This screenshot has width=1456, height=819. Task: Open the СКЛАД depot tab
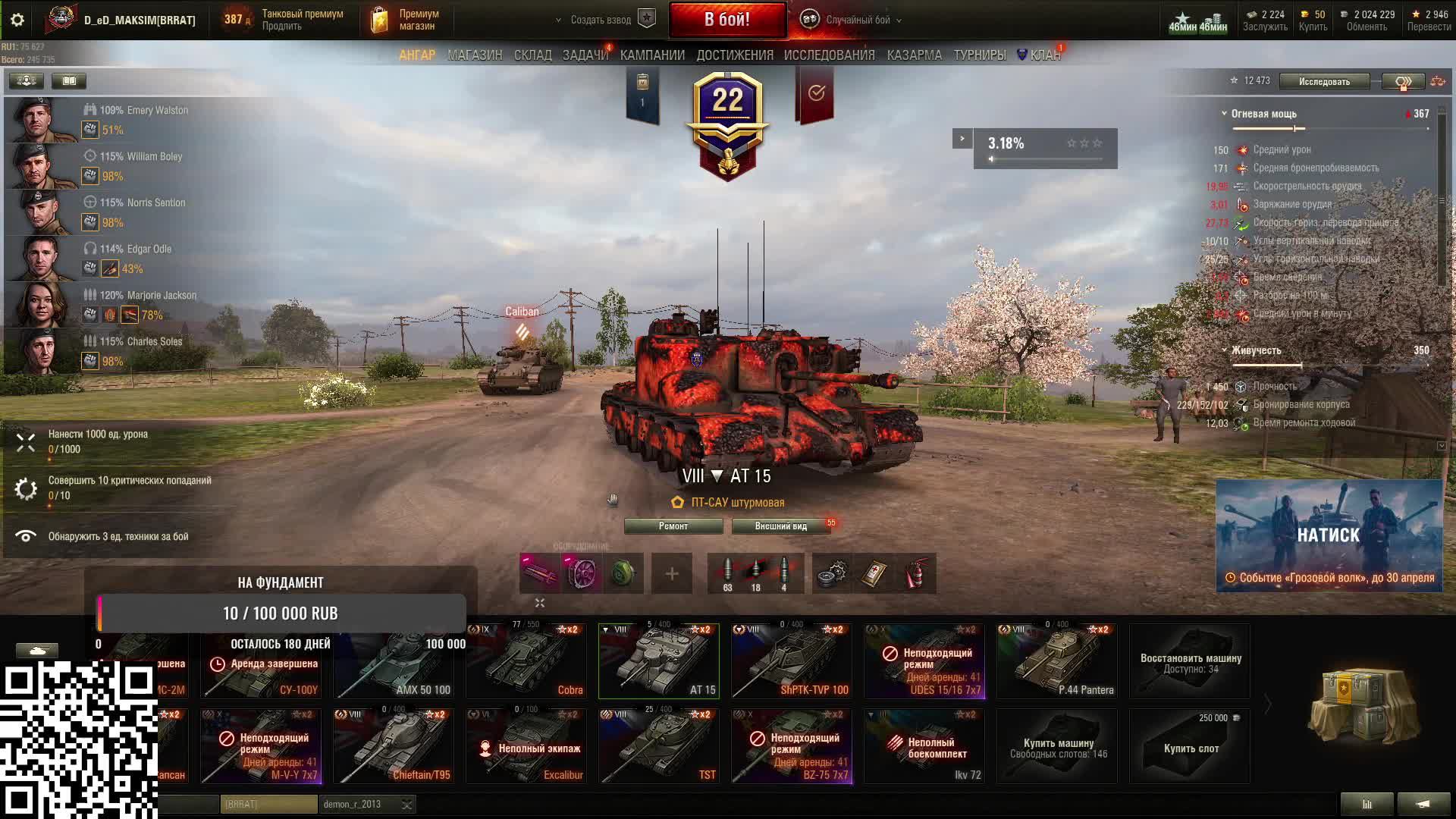coord(532,55)
